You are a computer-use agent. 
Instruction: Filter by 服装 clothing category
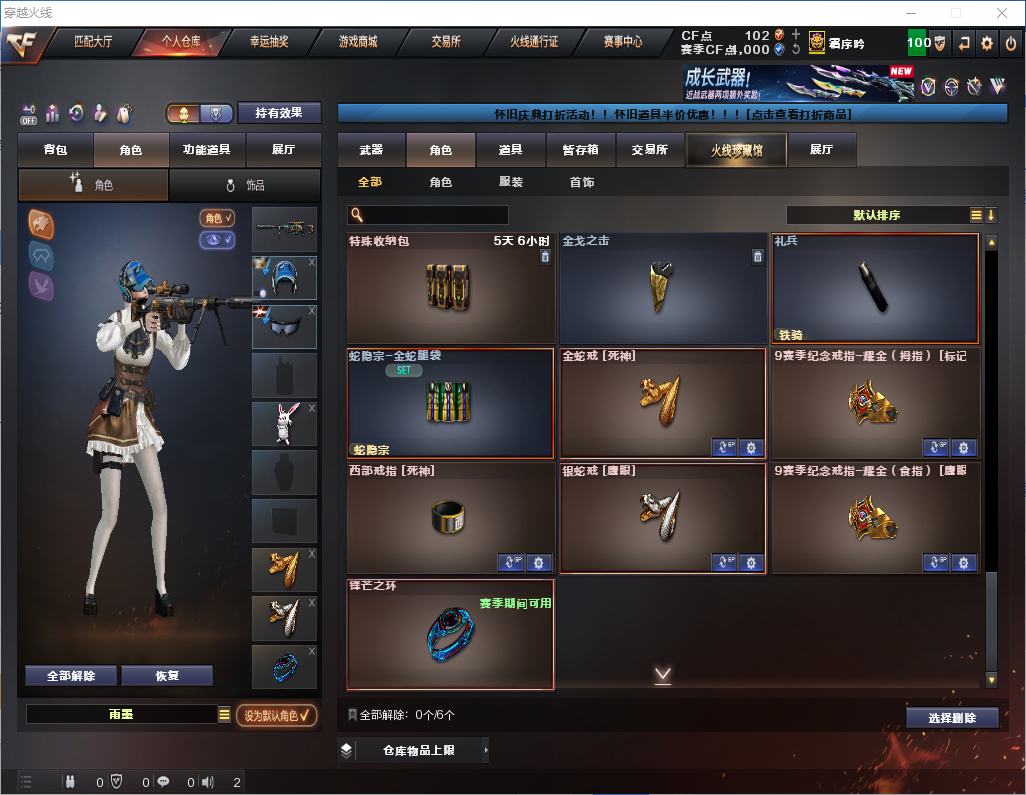pyautogui.click(x=511, y=182)
